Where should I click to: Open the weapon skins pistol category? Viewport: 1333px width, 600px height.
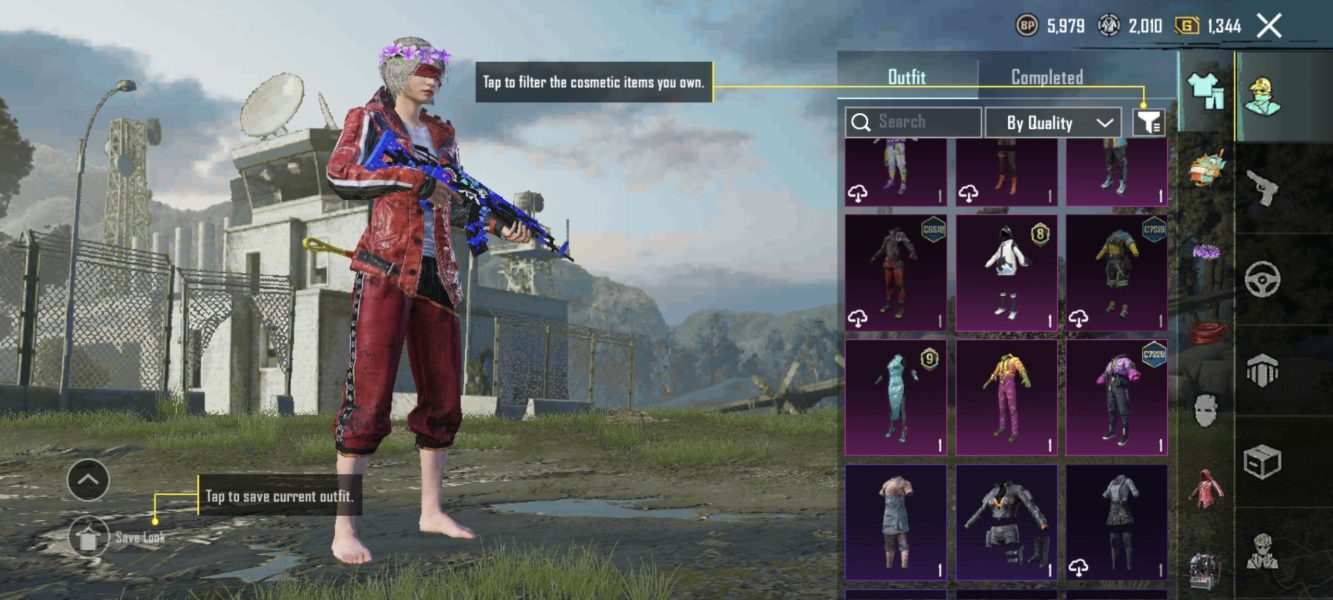click(1262, 187)
